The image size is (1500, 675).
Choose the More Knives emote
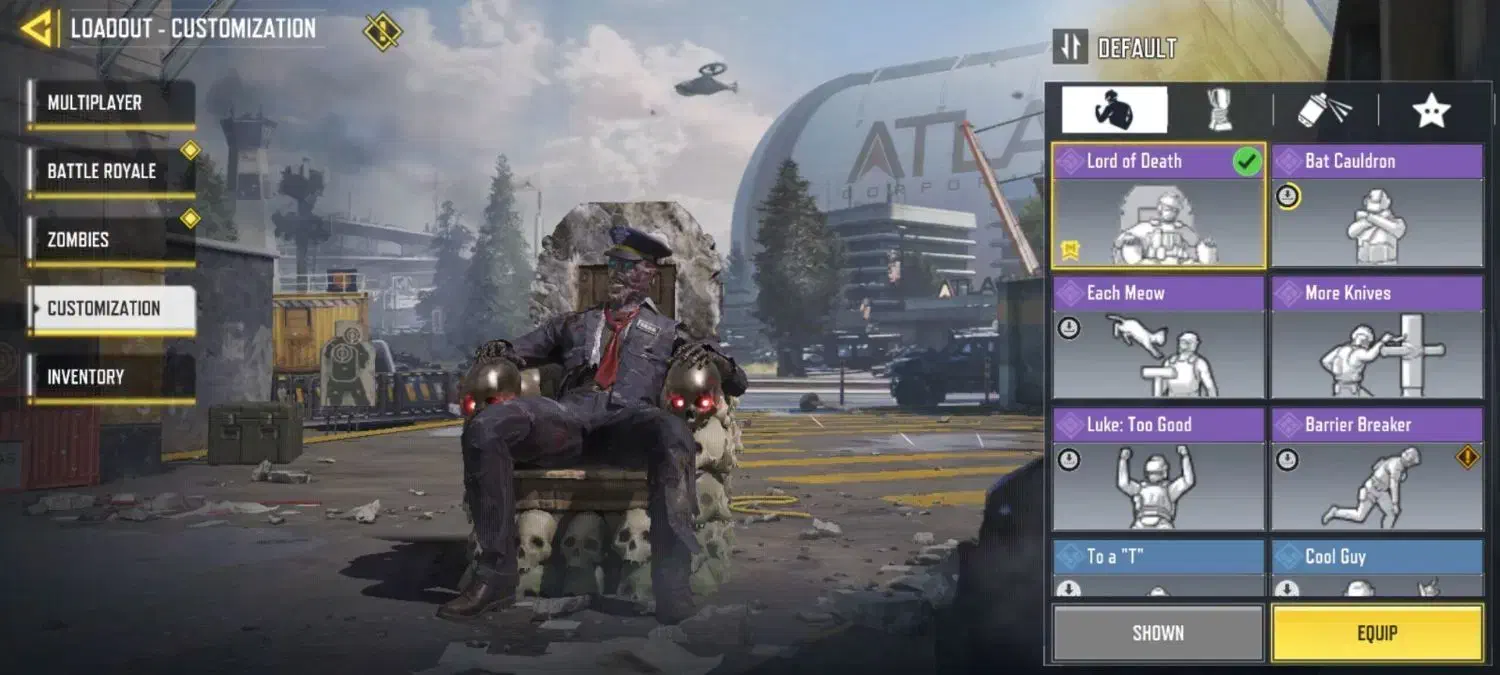coord(1377,338)
